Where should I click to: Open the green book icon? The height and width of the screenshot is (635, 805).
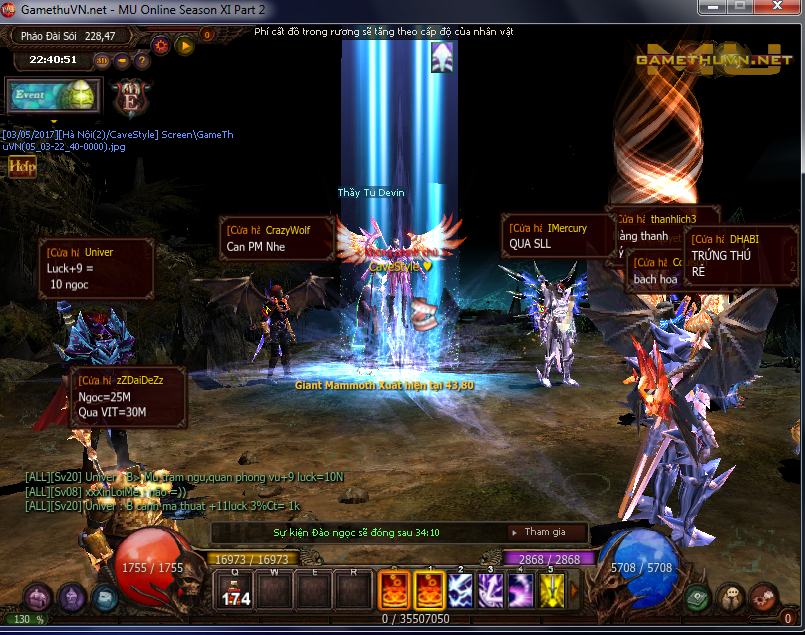[x=699, y=598]
